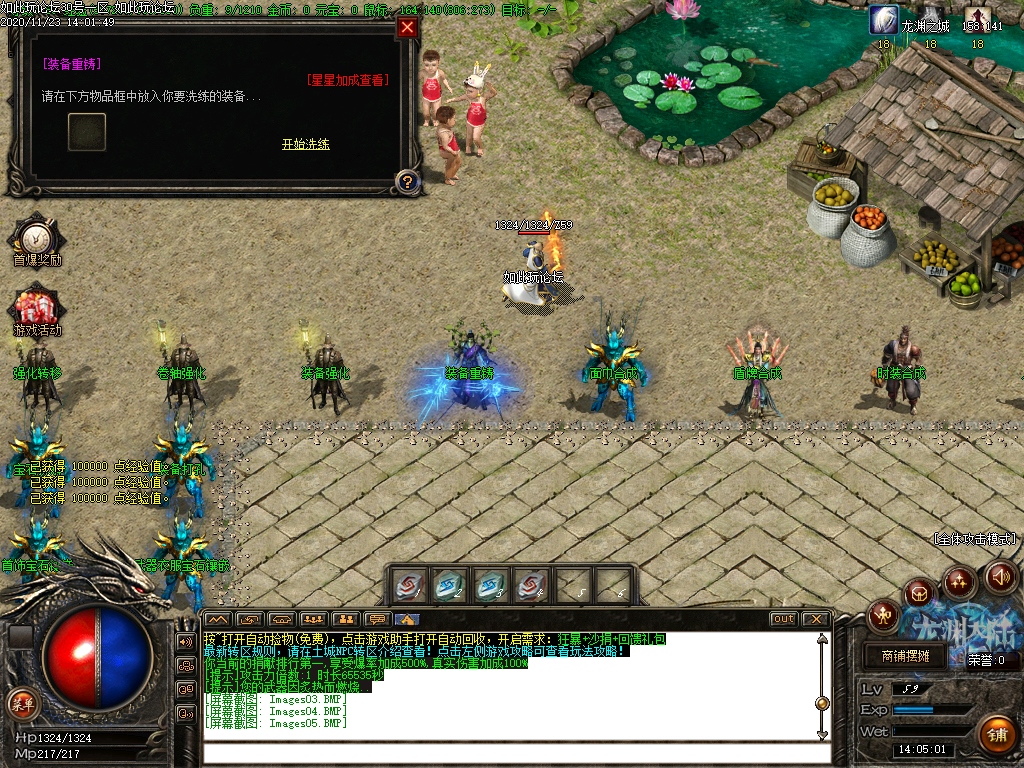Screen dimensions: 1024x768
Task: Select the empty equipment slot in reforge dialog
Action: (87, 131)
